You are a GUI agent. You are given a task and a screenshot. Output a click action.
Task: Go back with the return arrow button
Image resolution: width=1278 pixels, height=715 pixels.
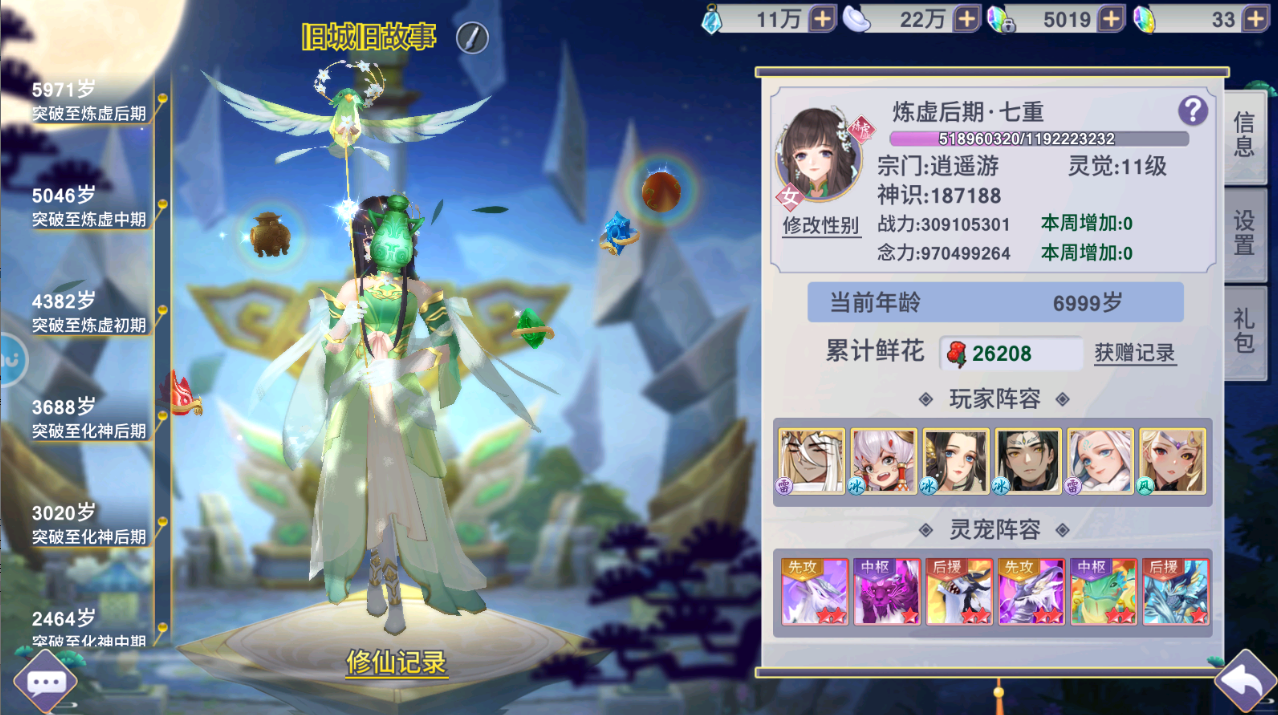(x=1245, y=682)
